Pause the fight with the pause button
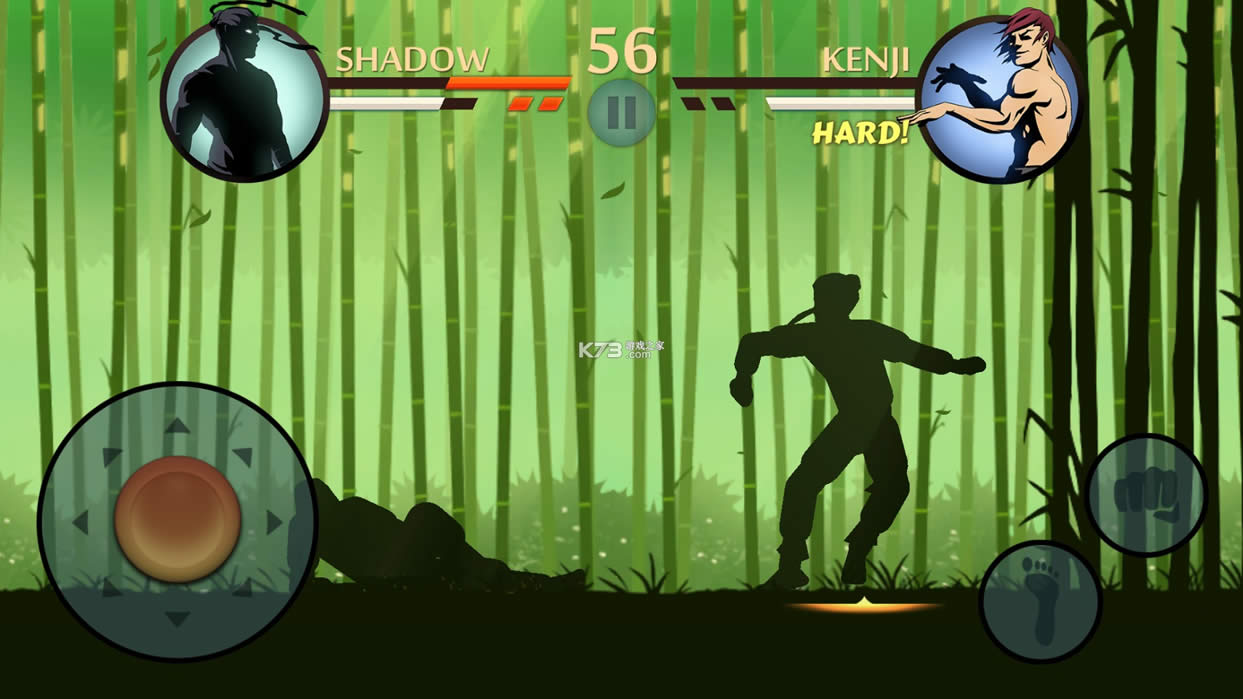The height and width of the screenshot is (699, 1243). click(621, 112)
